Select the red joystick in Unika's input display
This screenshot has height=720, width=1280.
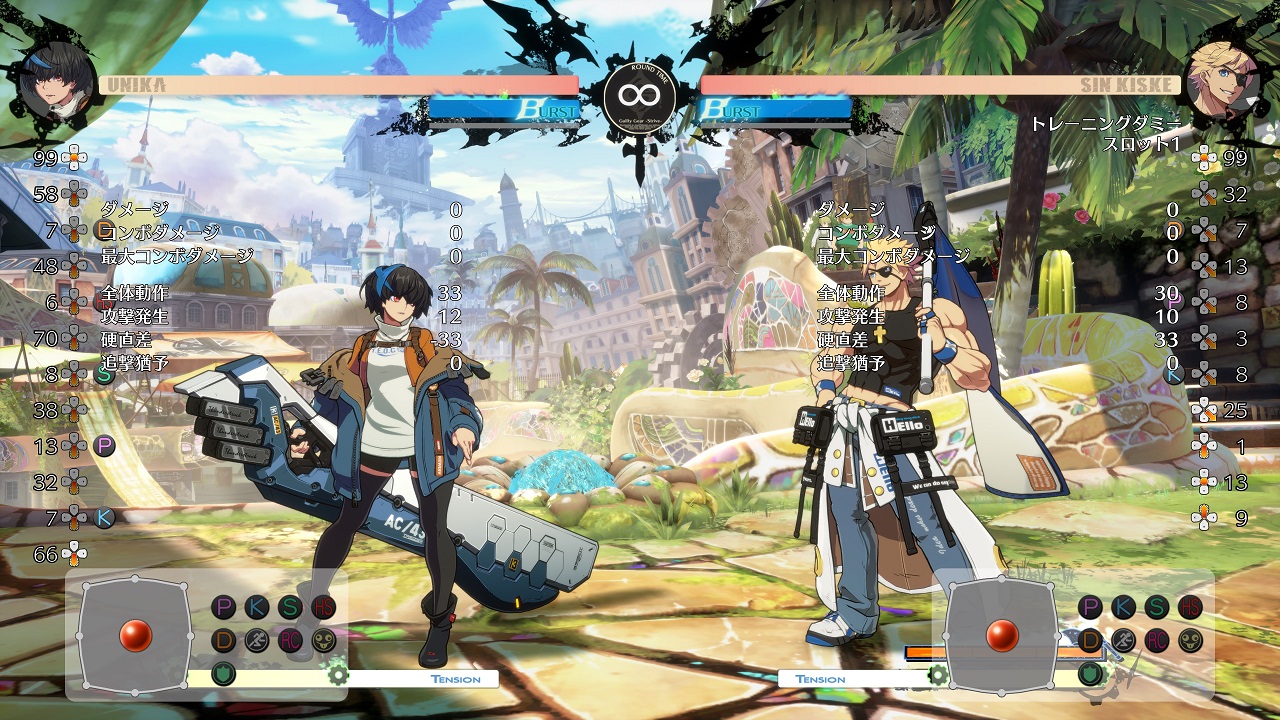[135, 634]
